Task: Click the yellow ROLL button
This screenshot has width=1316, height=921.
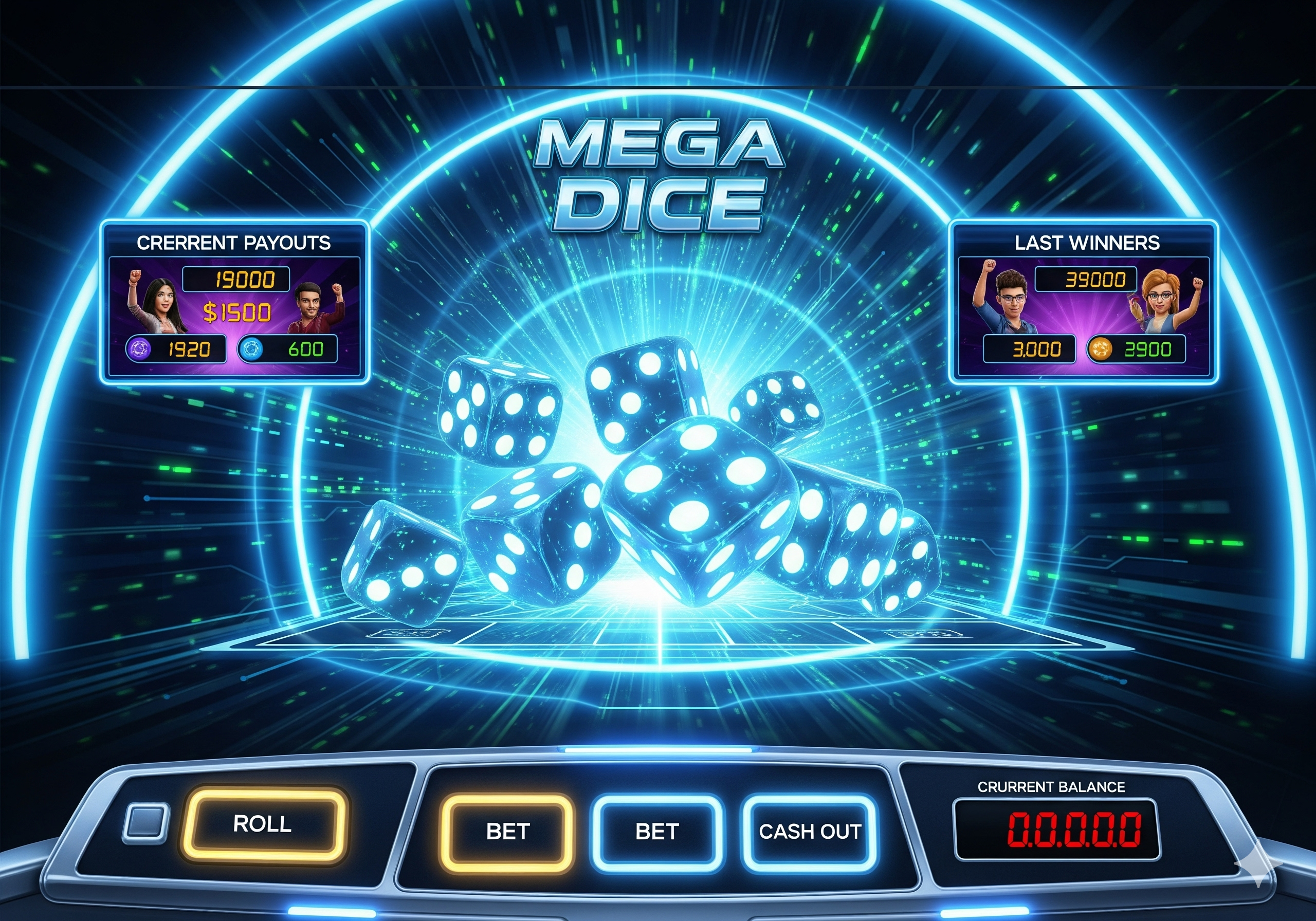Action: click(x=263, y=824)
